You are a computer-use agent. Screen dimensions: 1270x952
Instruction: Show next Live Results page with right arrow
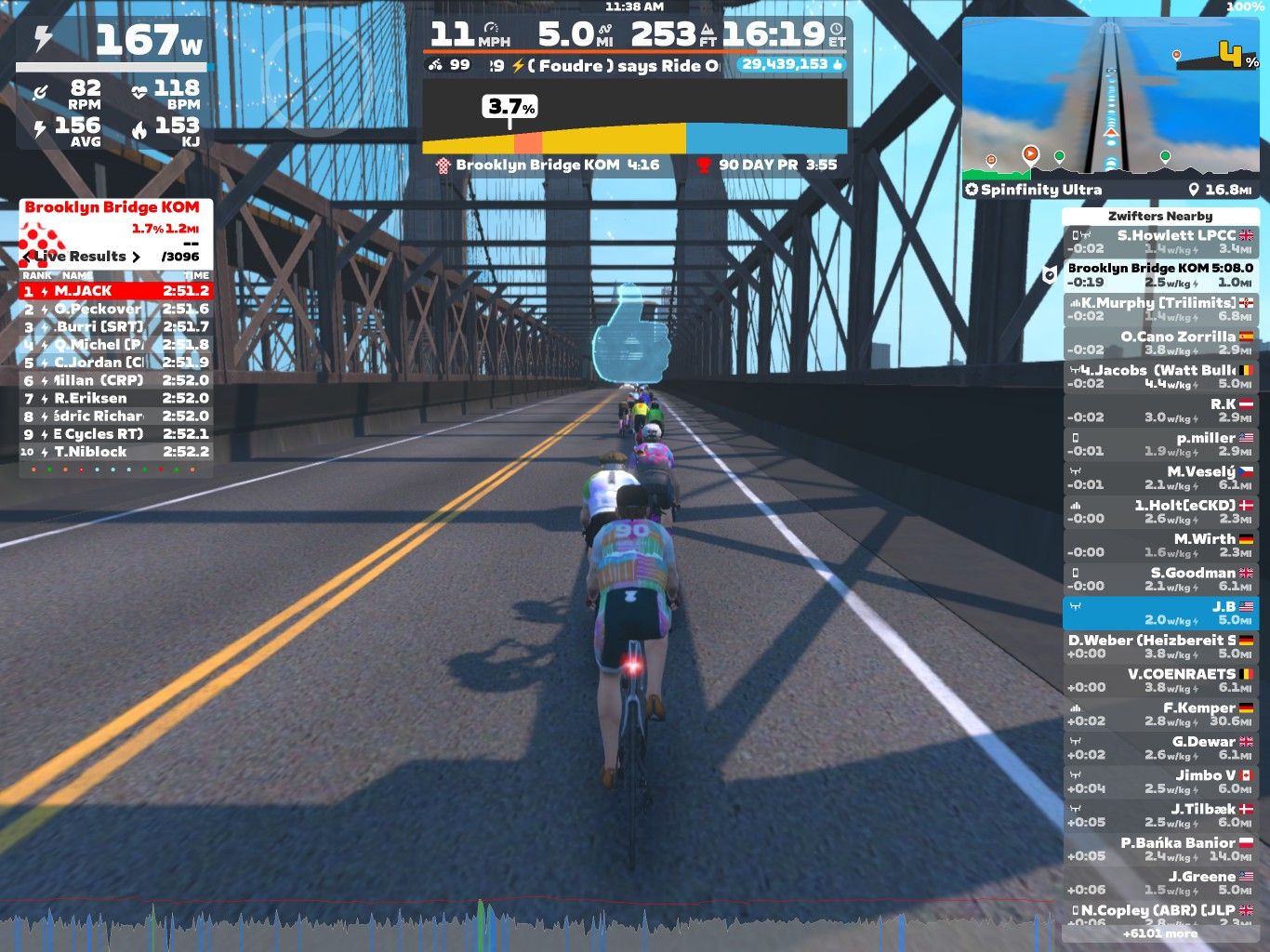click(136, 257)
